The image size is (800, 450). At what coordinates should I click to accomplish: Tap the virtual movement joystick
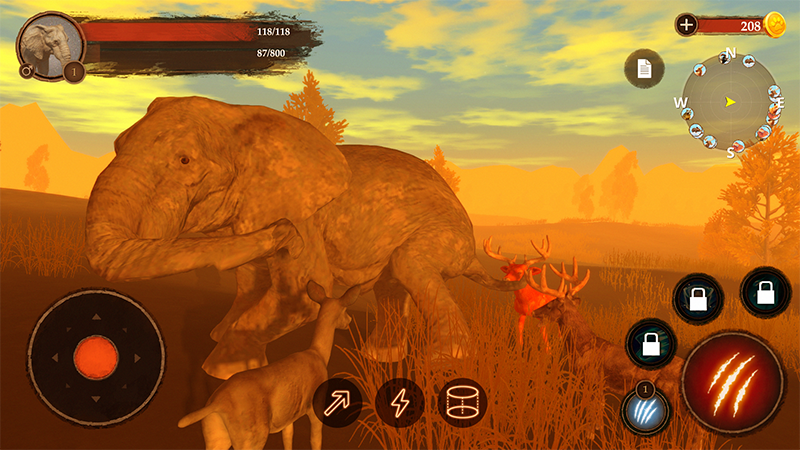point(96,357)
